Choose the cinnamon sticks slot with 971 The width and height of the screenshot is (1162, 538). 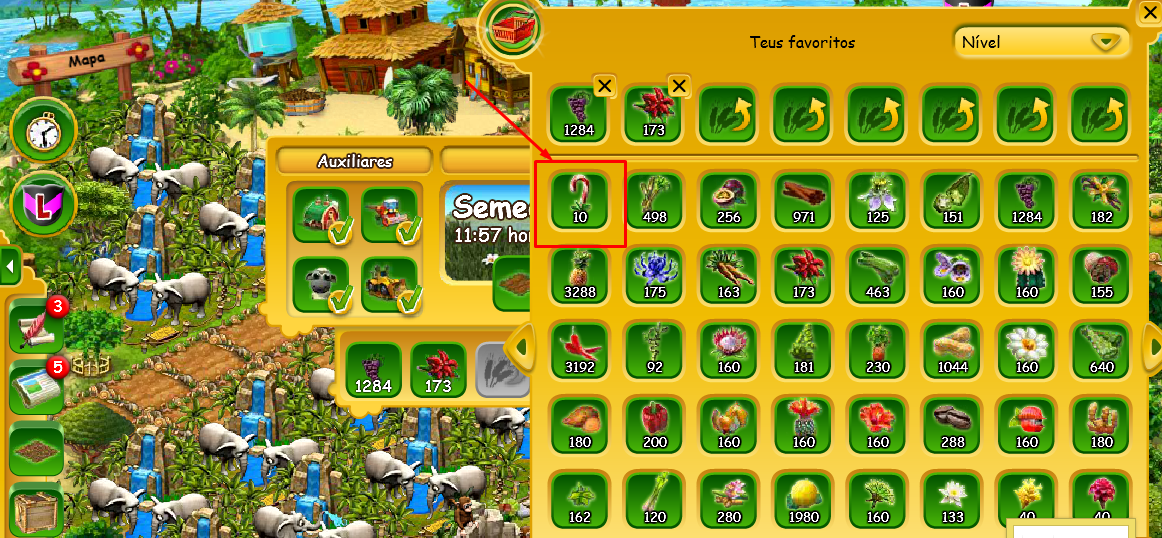coord(803,198)
